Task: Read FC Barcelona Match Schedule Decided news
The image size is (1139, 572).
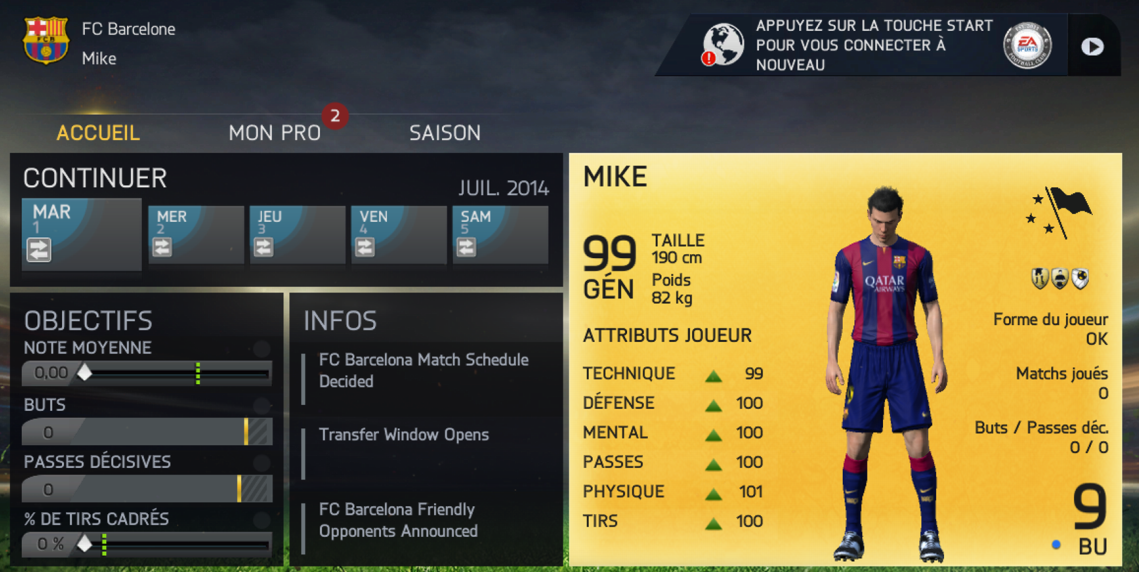Action: (423, 370)
